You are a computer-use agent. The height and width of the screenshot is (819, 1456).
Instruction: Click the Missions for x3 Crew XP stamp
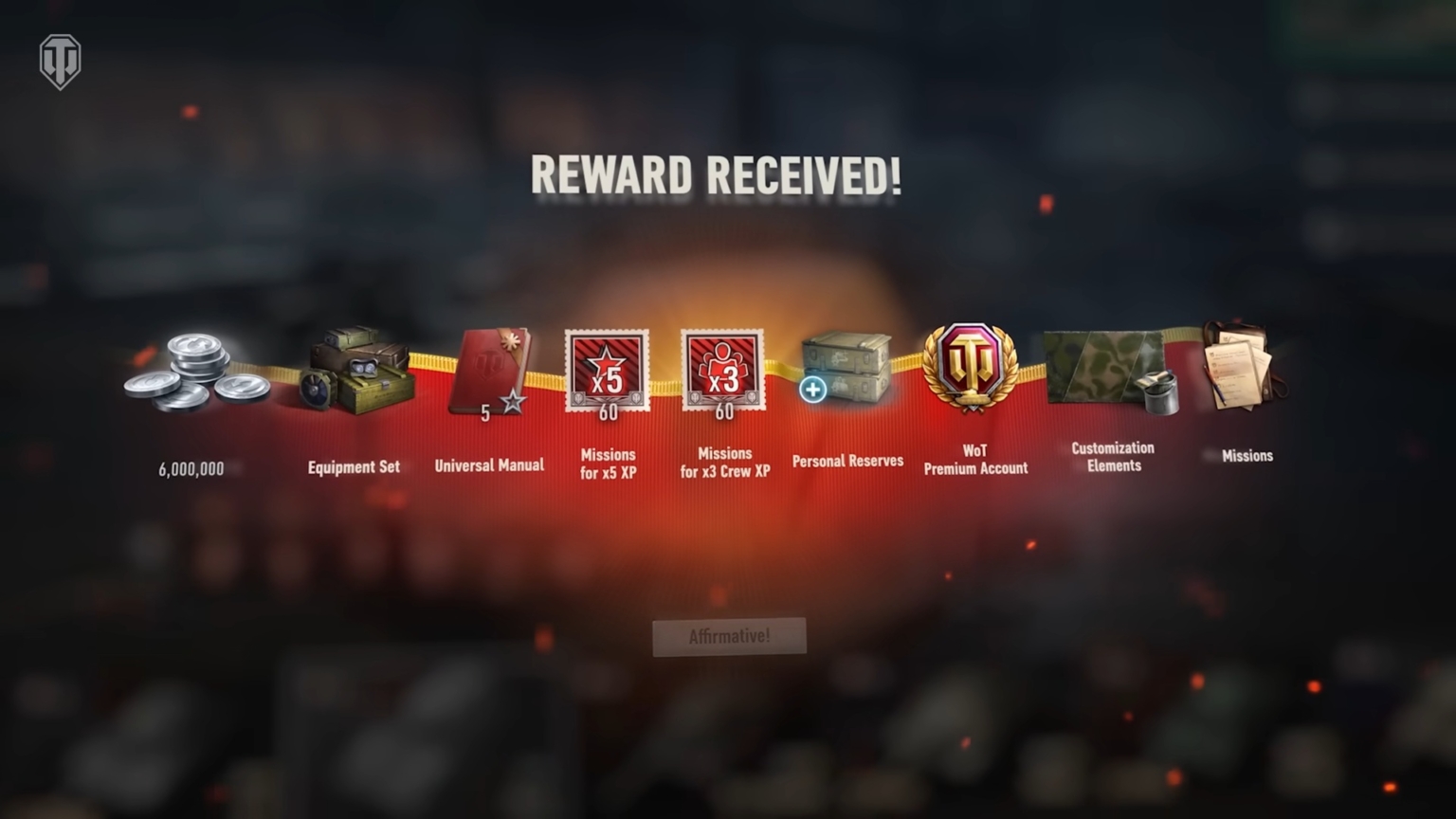(722, 372)
